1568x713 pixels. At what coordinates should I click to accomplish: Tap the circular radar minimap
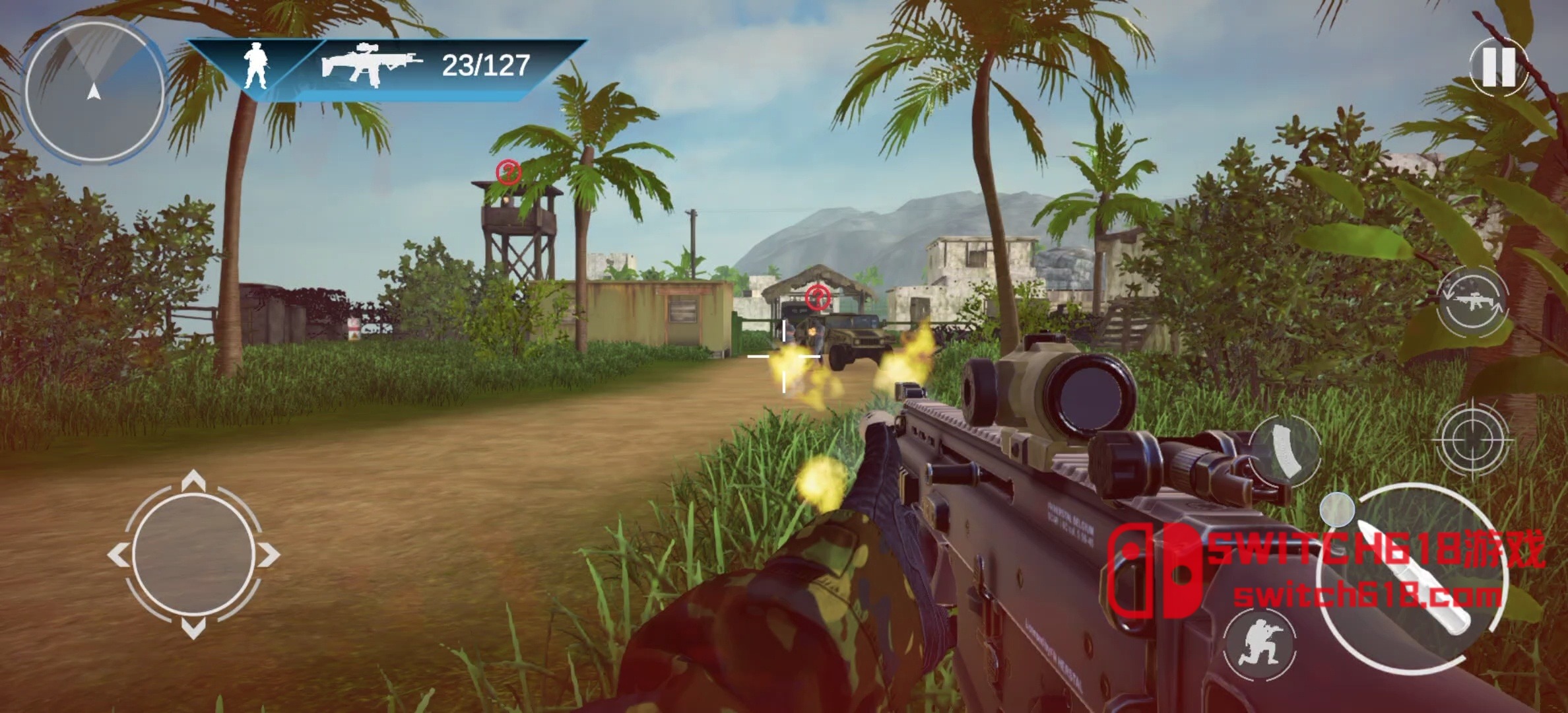click(94, 92)
